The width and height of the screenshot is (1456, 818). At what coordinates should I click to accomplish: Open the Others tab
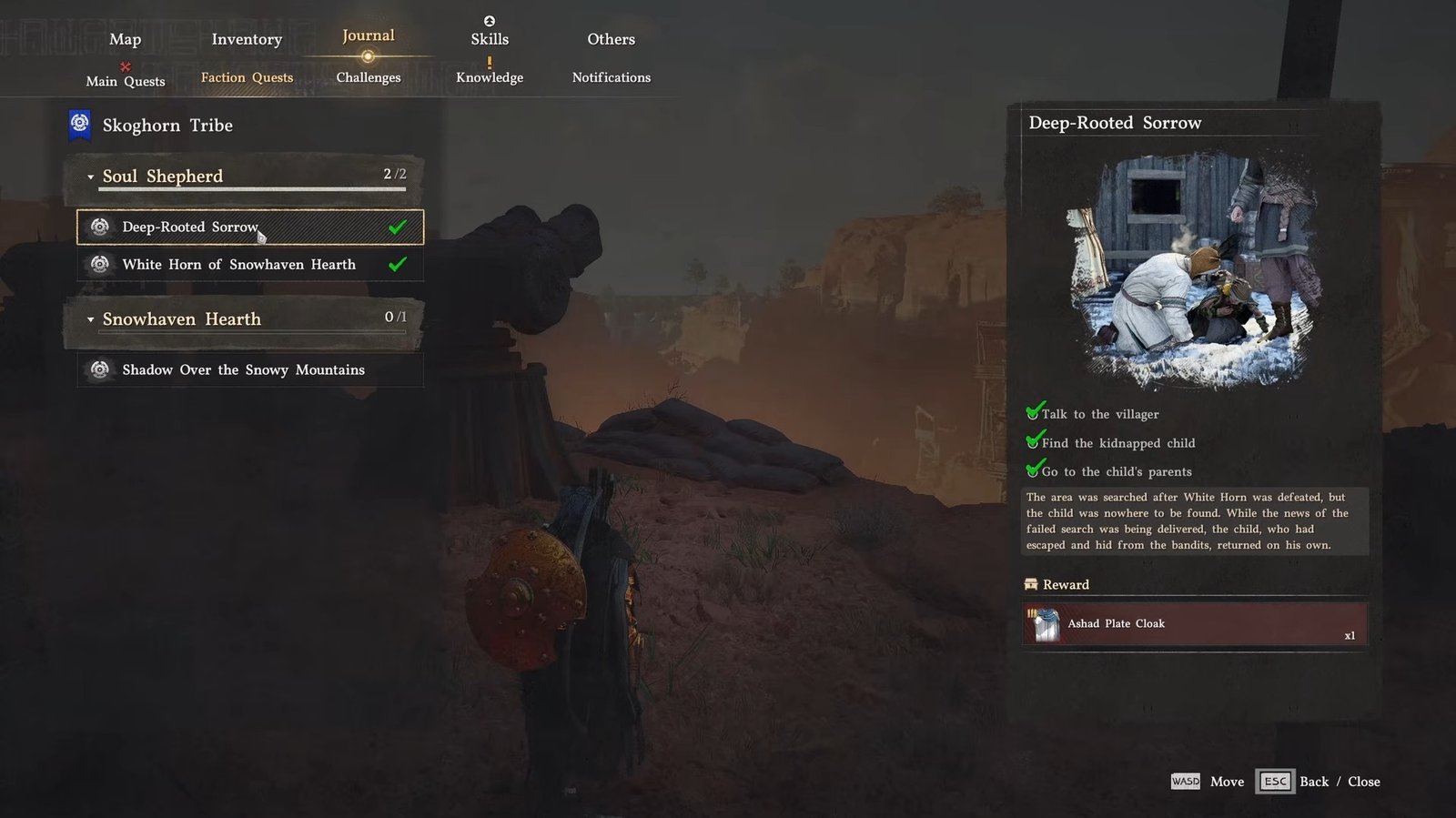611,39
